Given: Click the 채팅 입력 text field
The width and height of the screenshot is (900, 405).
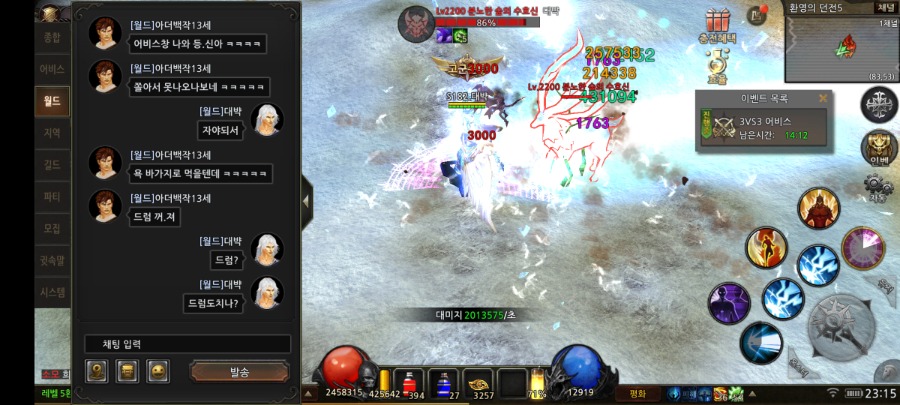Looking at the screenshot, I should 187,344.
